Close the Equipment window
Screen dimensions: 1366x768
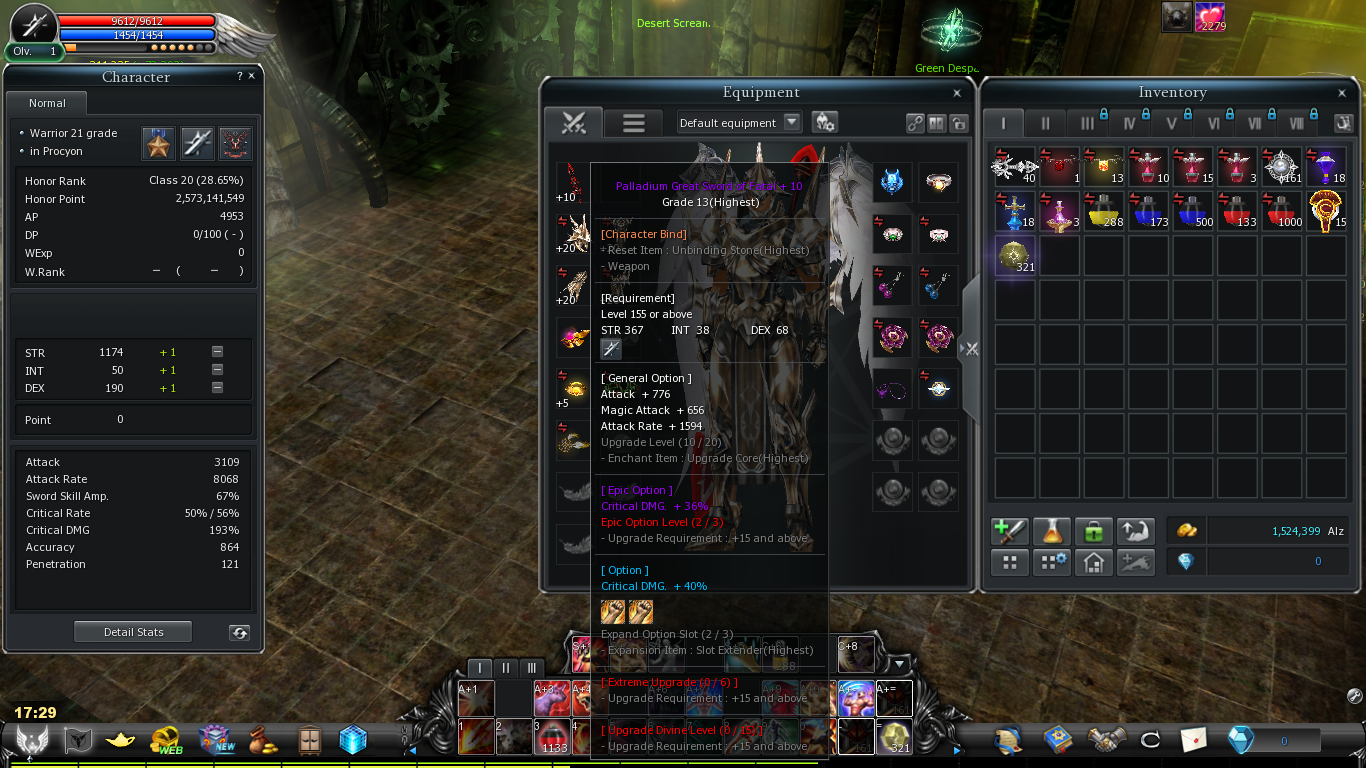pos(957,93)
